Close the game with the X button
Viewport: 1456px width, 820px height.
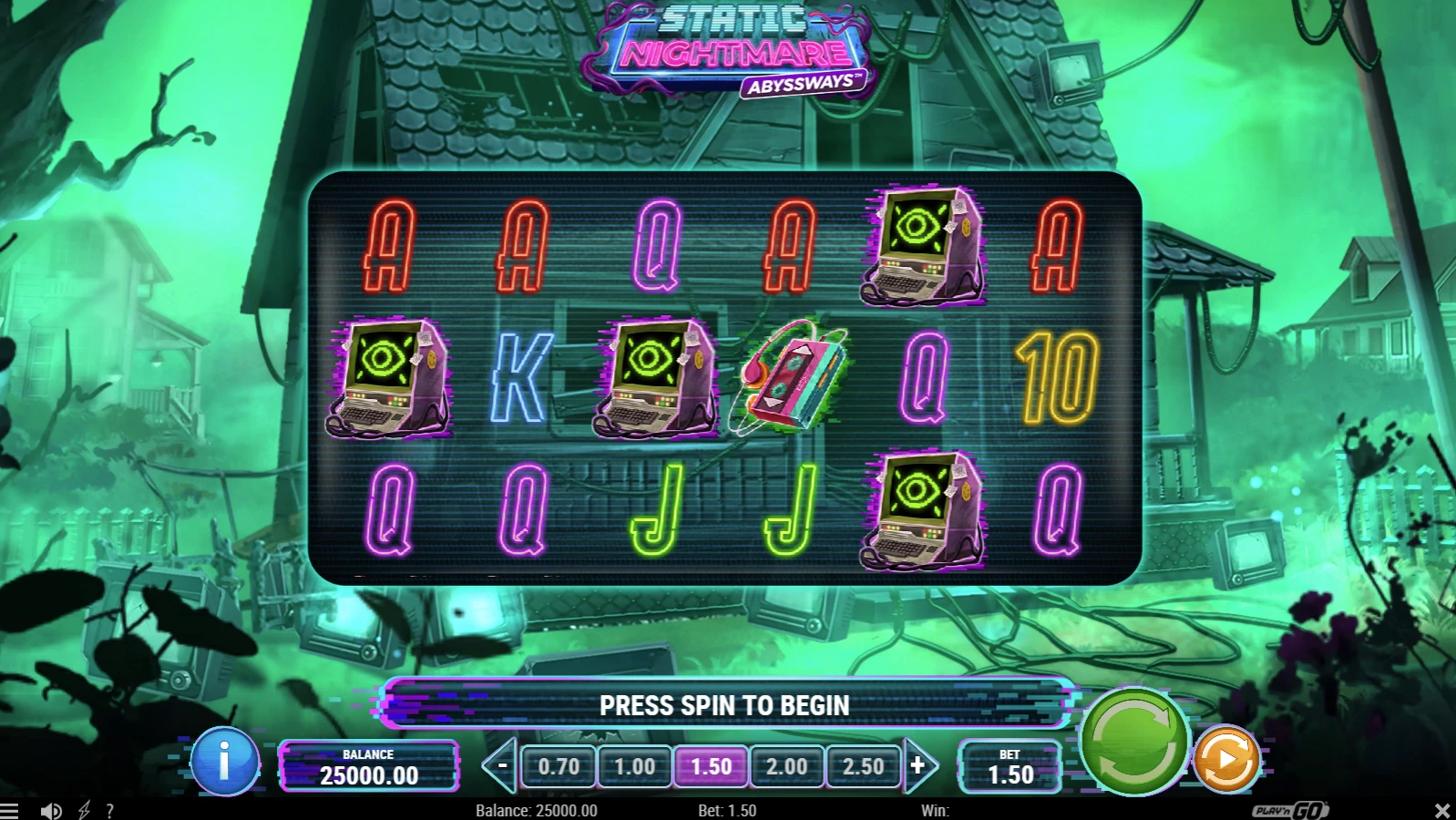pyautogui.click(x=1441, y=809)
